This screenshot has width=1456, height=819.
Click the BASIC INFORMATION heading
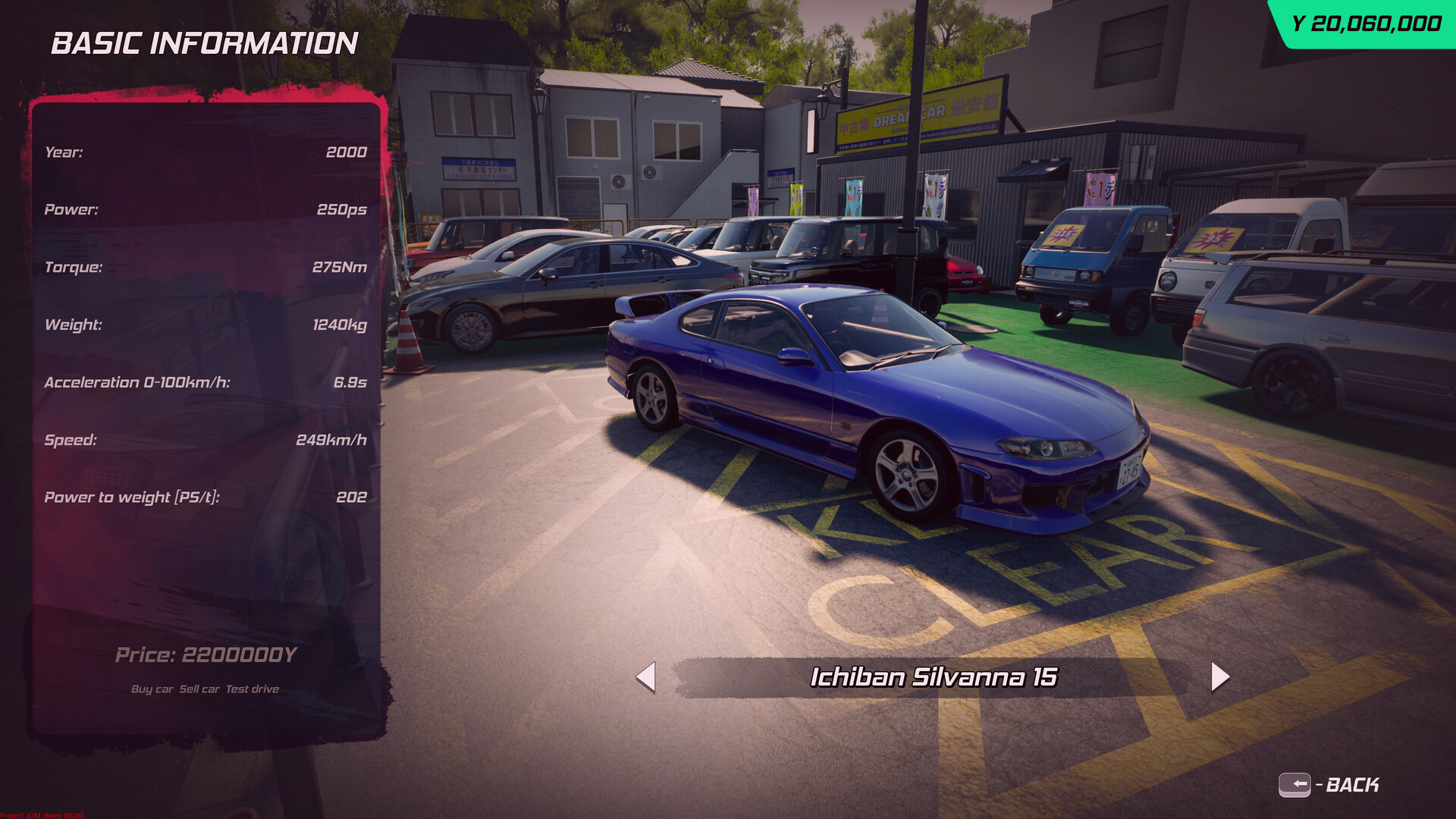coord(203,43)
